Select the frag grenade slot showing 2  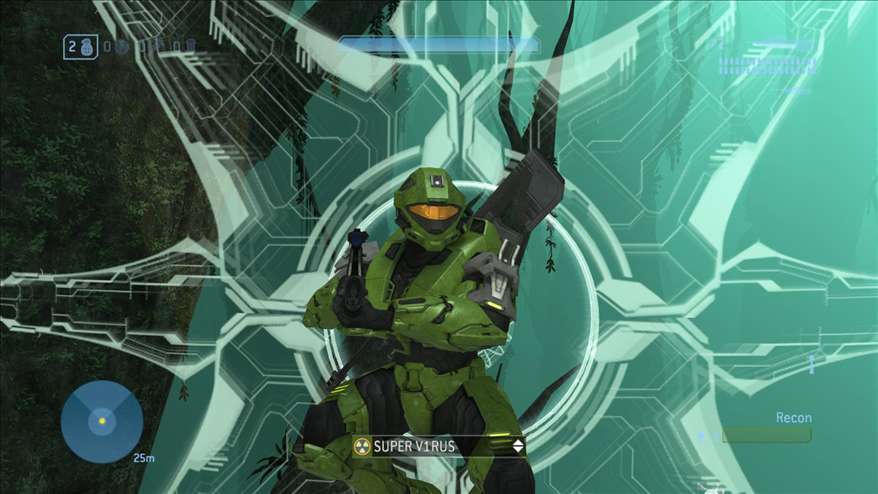pyautogui.click(x=80, y=47)
